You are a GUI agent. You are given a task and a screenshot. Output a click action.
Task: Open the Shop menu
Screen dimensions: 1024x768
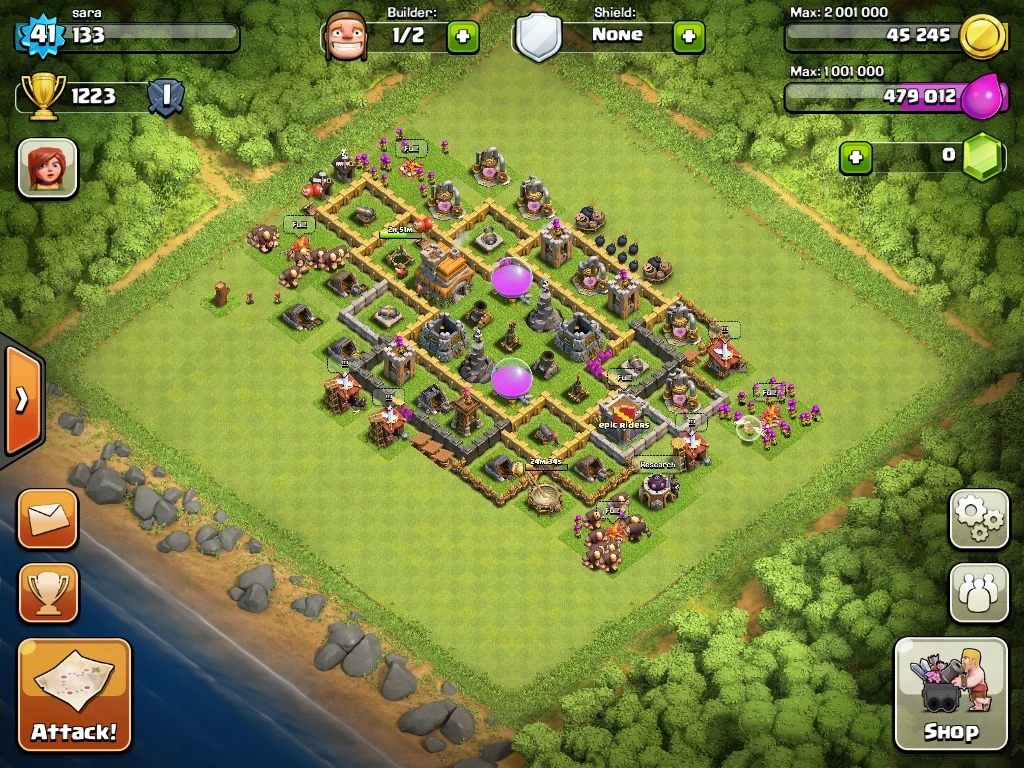pos(950,693)
